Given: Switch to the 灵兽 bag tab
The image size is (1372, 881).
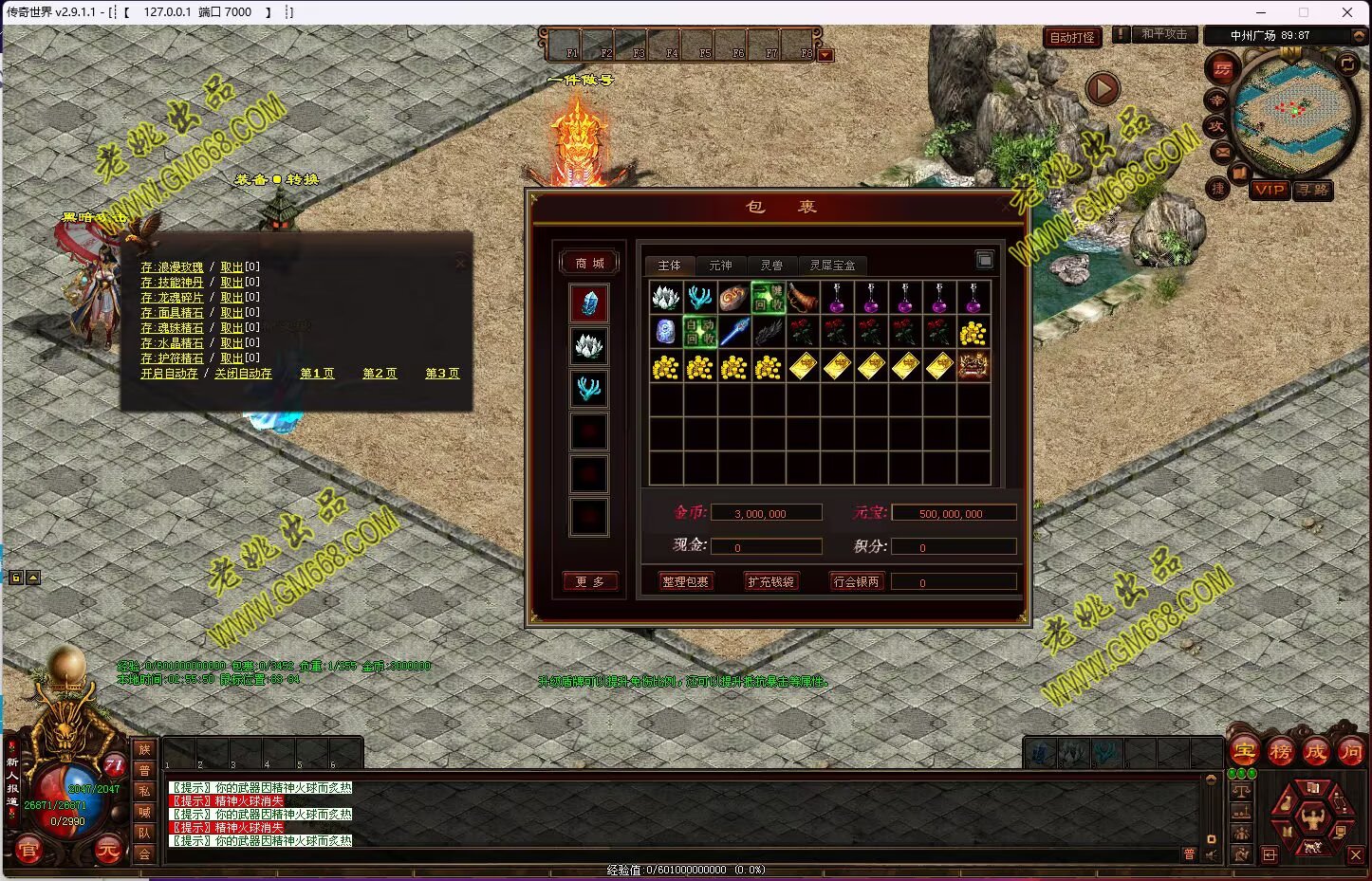Looking at the screenshot, I should (771, 266).
